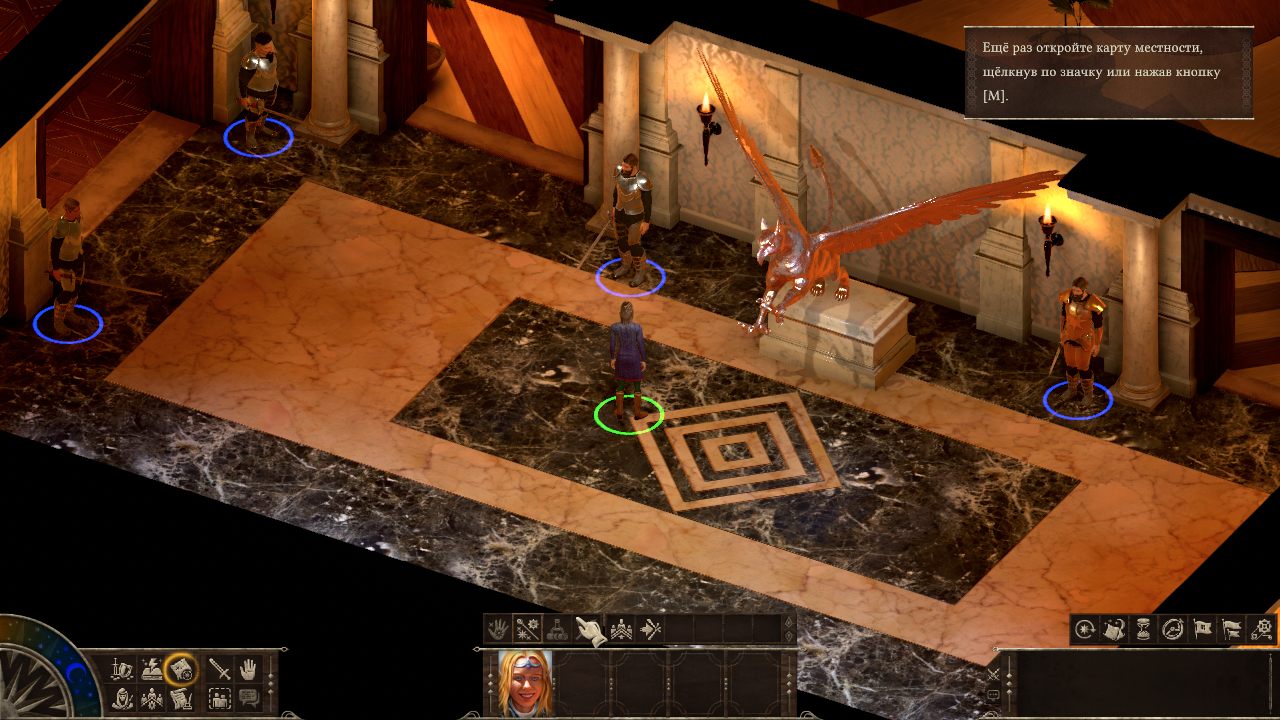Open the hooded character sheet icon

click(122, 697)
